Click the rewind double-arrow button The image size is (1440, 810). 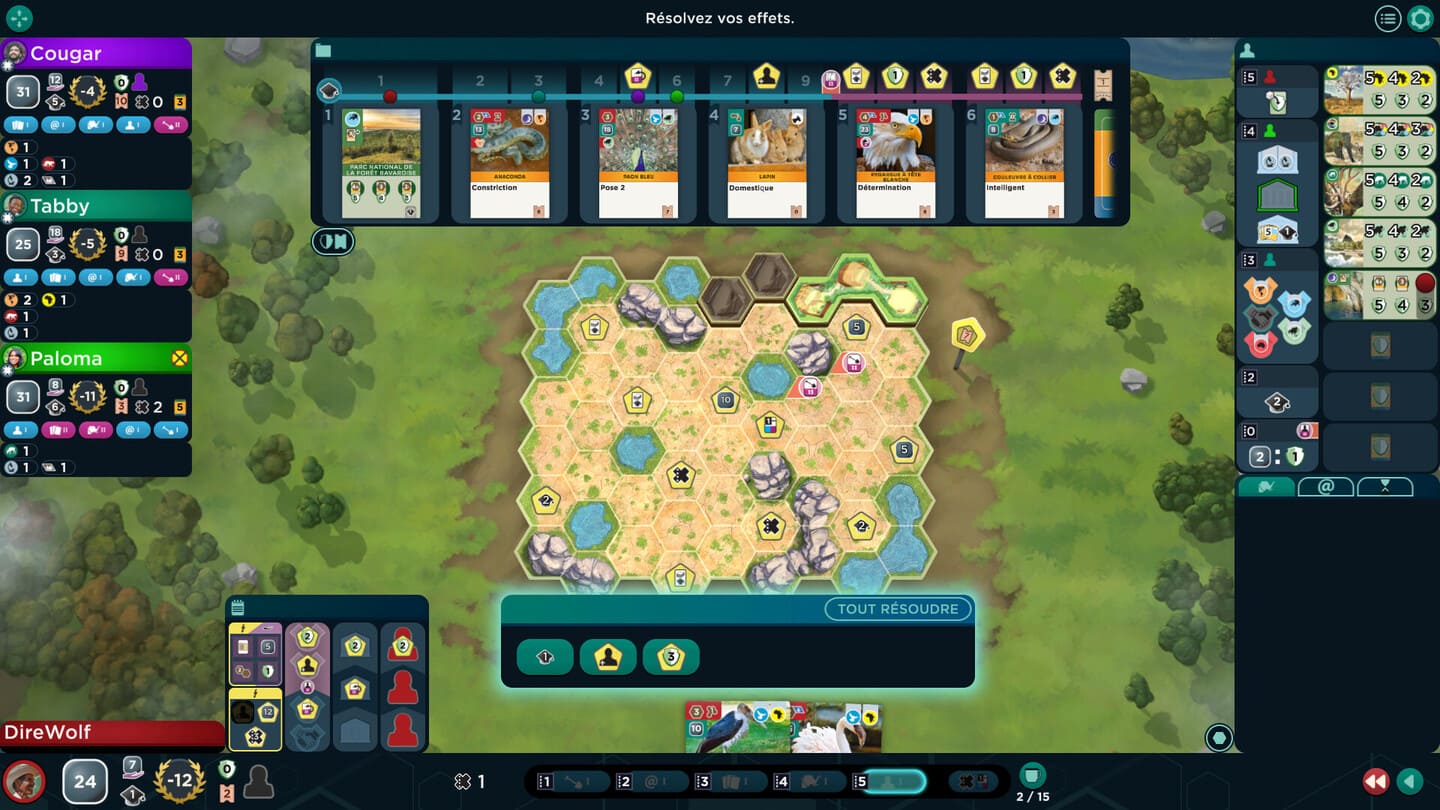tap(1376, 781)
